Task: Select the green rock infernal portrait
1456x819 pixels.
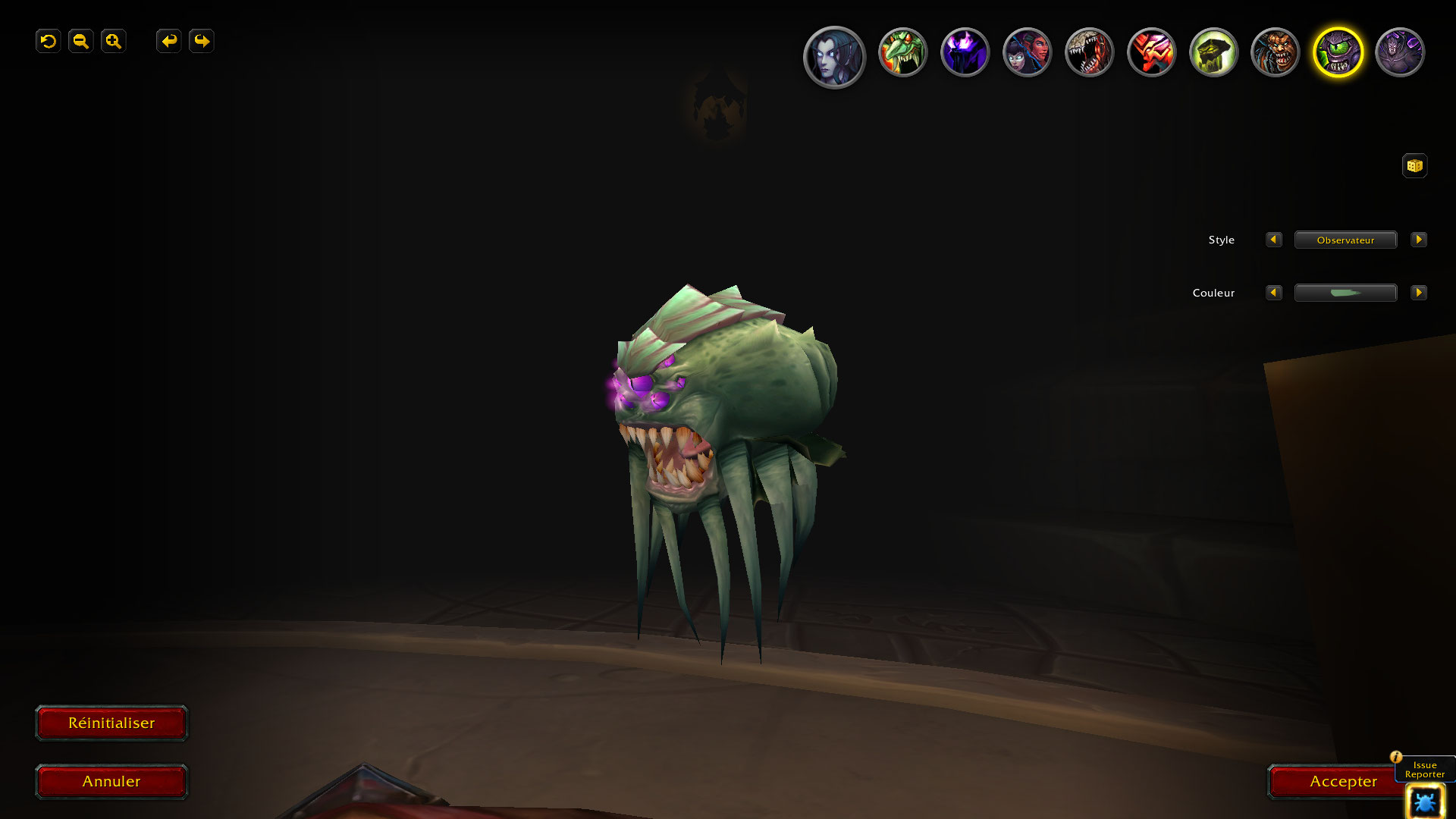Action: pyautogui.click(x=1213, y=52)
